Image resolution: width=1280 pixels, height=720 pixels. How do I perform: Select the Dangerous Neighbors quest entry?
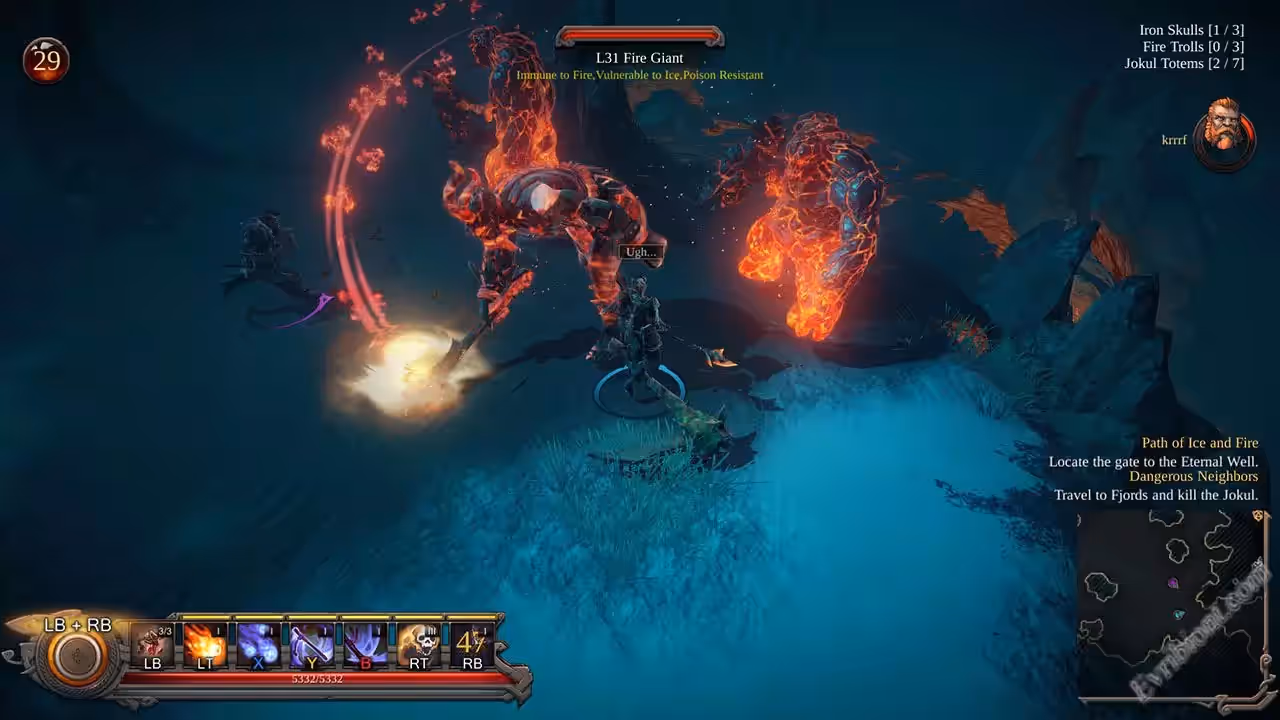pos(1193,477)
